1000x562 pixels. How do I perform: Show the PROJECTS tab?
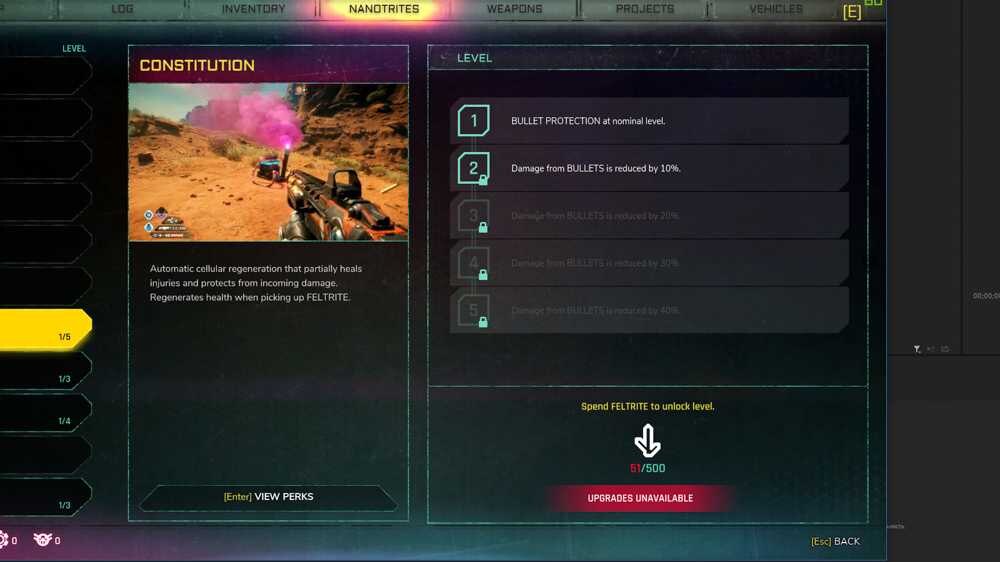(645, 9)
